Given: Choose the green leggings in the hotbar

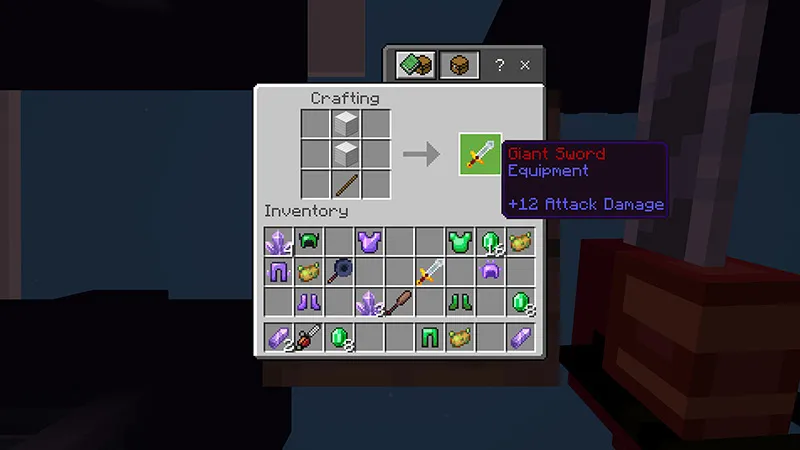Looking at the screenshot, I should [x=430, y=338].
